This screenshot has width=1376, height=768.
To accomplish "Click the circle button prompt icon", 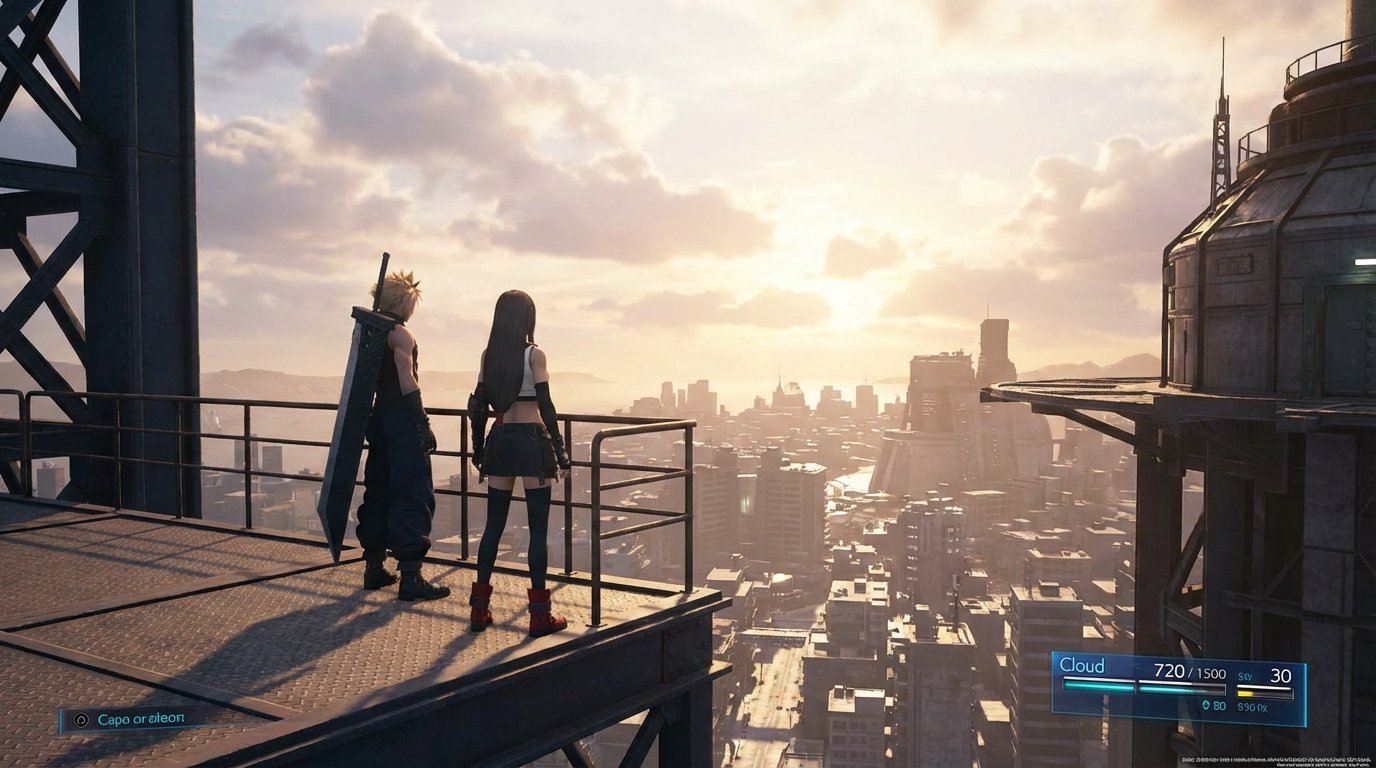I will 81,720.
